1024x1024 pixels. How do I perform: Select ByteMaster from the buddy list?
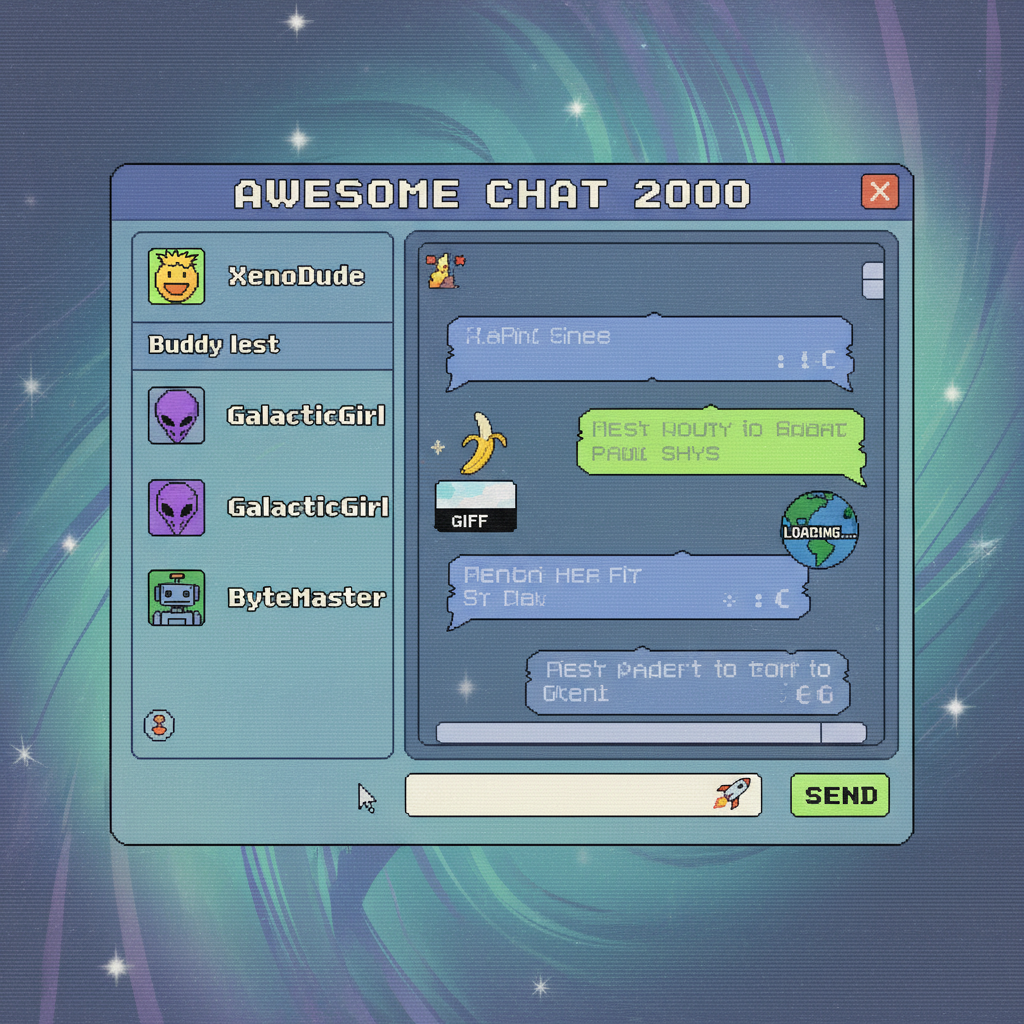pos(263,598)
